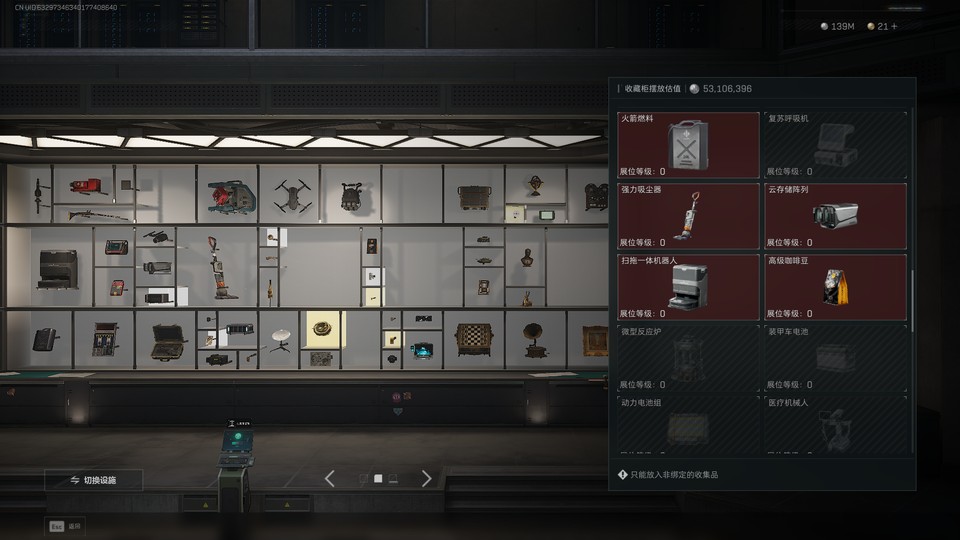Go to the previous cabinet page arrow
Viewport: 960px width, 540px height.
(330, 479)
